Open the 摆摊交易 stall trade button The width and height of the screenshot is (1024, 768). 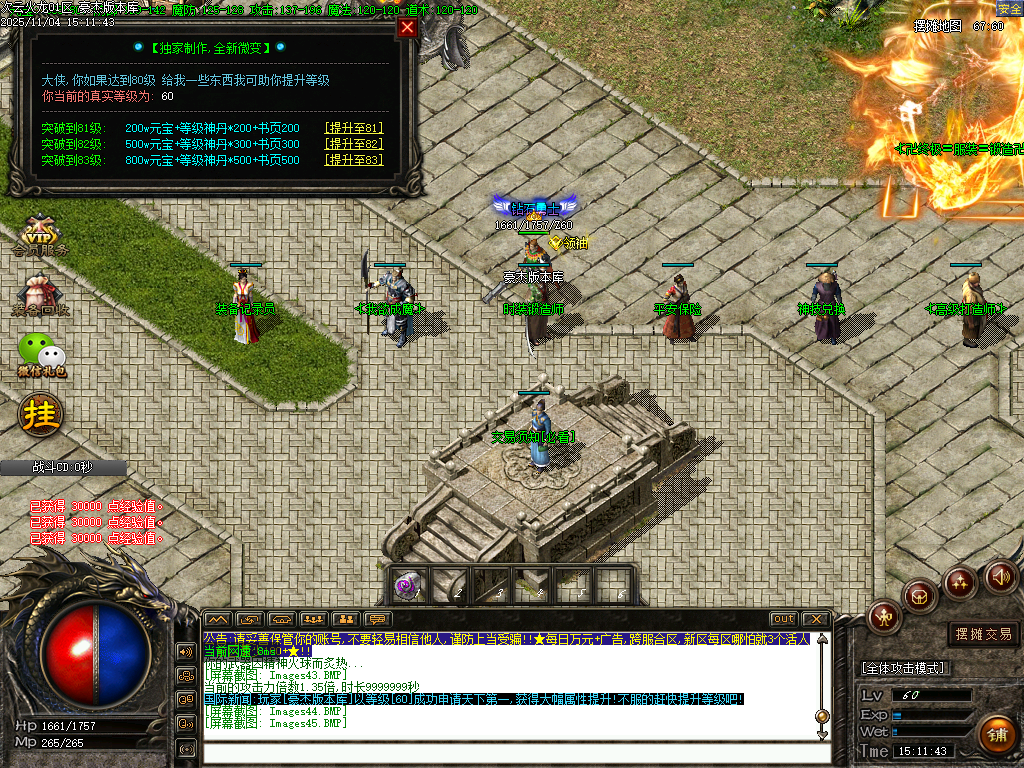click(x=983, y=634)
